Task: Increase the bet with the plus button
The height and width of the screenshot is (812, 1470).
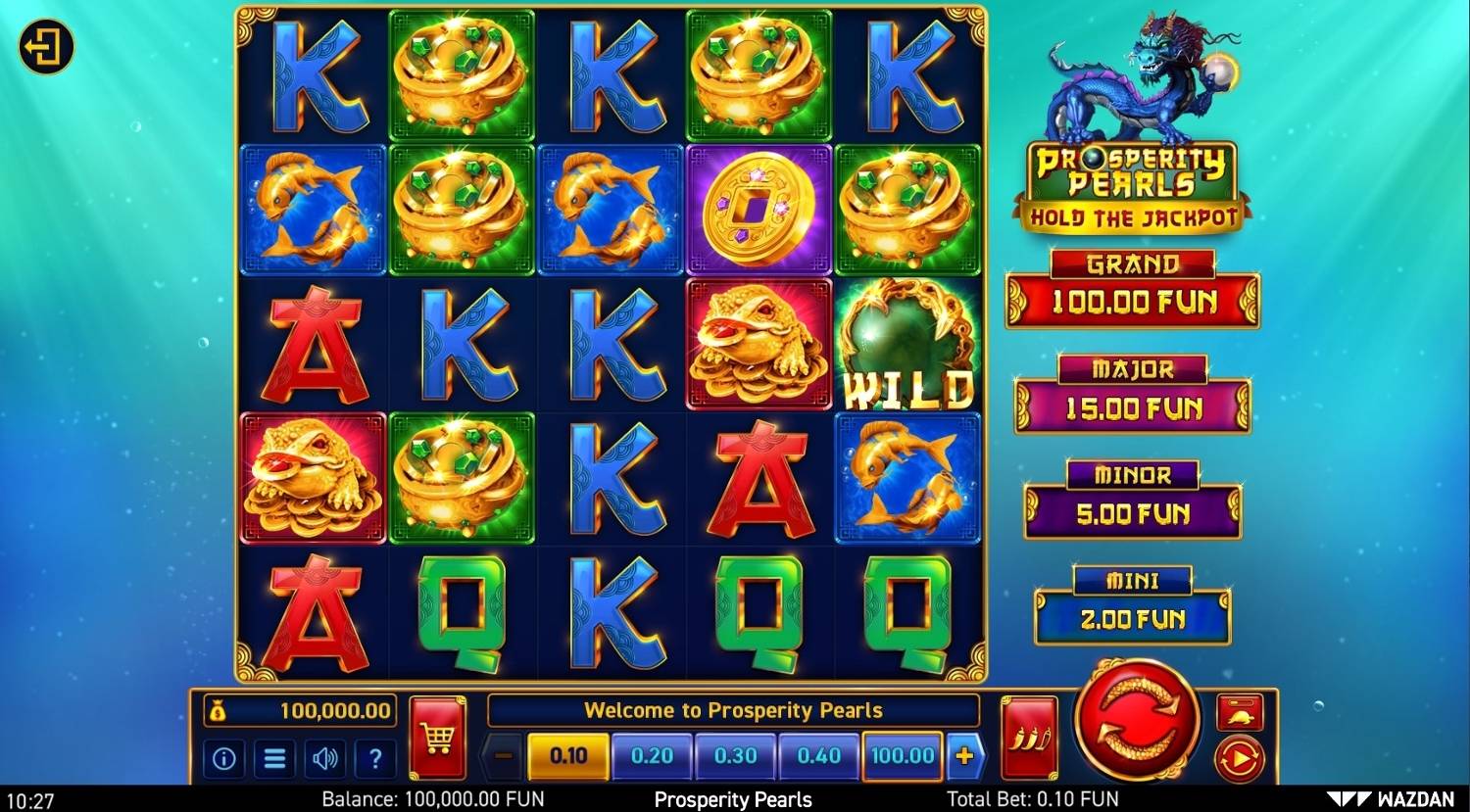Action: pyautogui.click(x=964, y=756)
